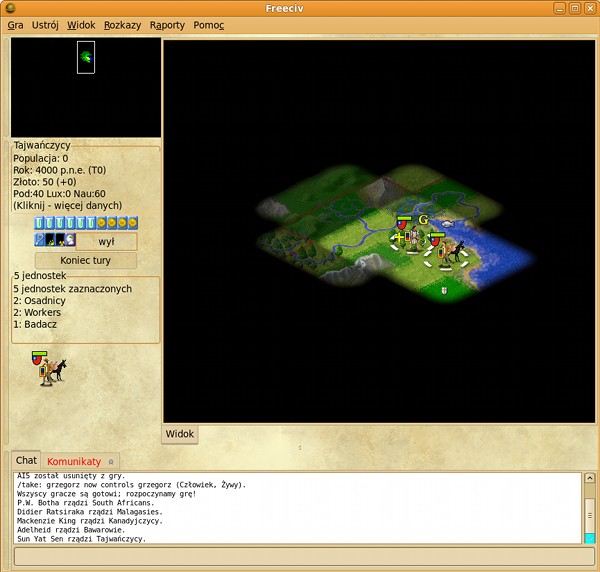Select the explorer unit icon in the side panel
Image resolution: width=600 pixels, height=572 pixels.
[46, 368]
